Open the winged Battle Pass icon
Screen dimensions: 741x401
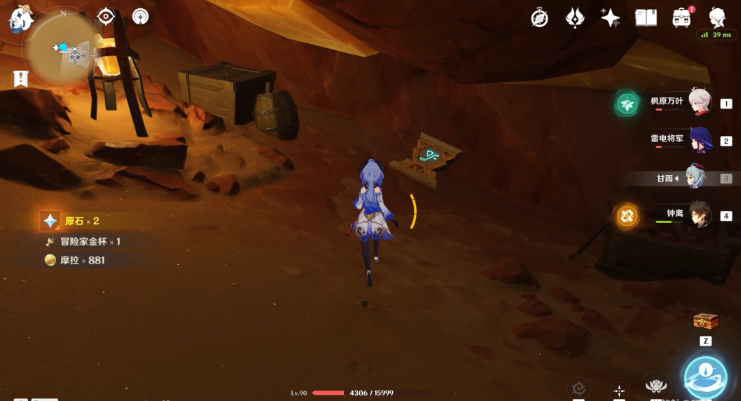tap(575, 17)
